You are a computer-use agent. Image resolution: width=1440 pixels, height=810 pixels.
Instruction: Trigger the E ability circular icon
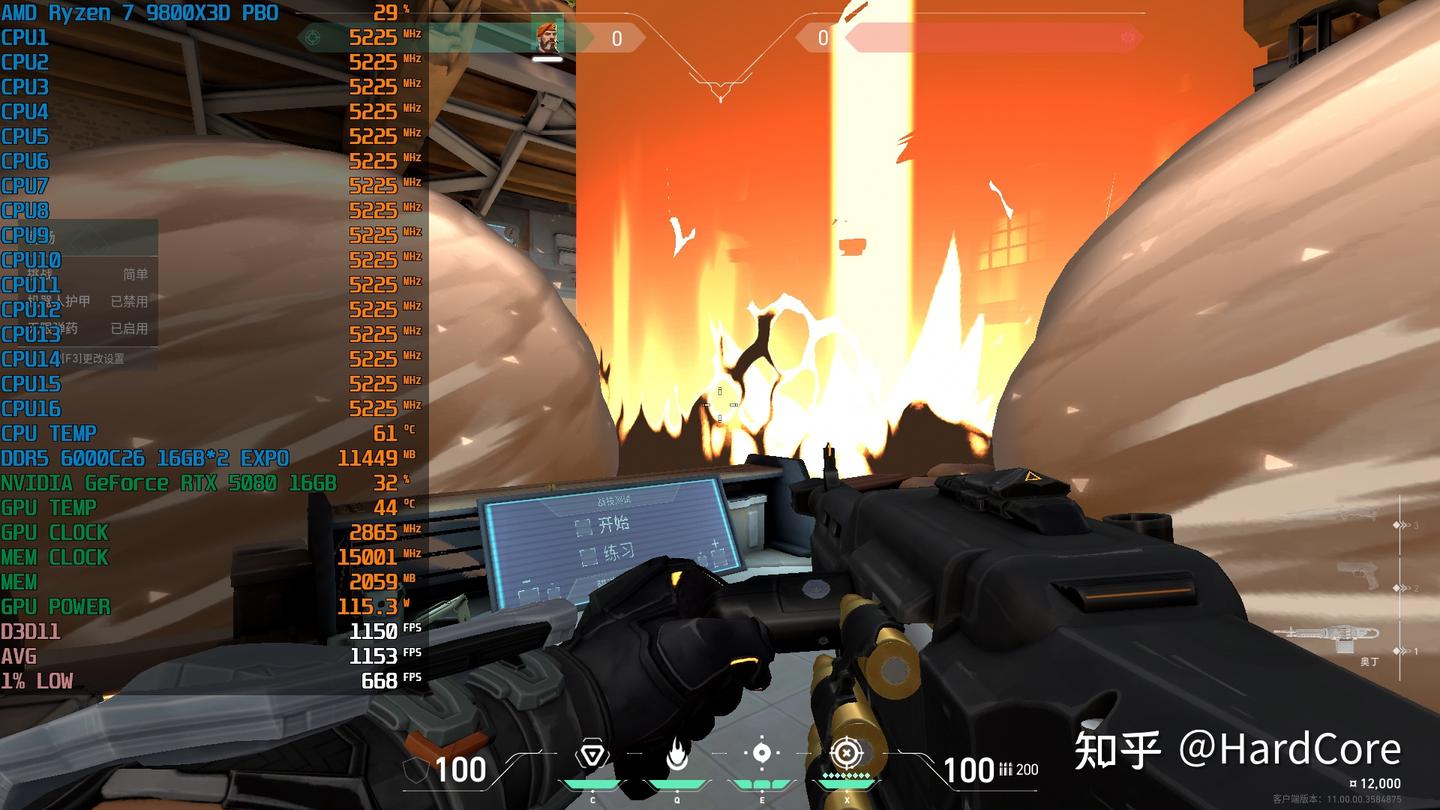[762, 753]
